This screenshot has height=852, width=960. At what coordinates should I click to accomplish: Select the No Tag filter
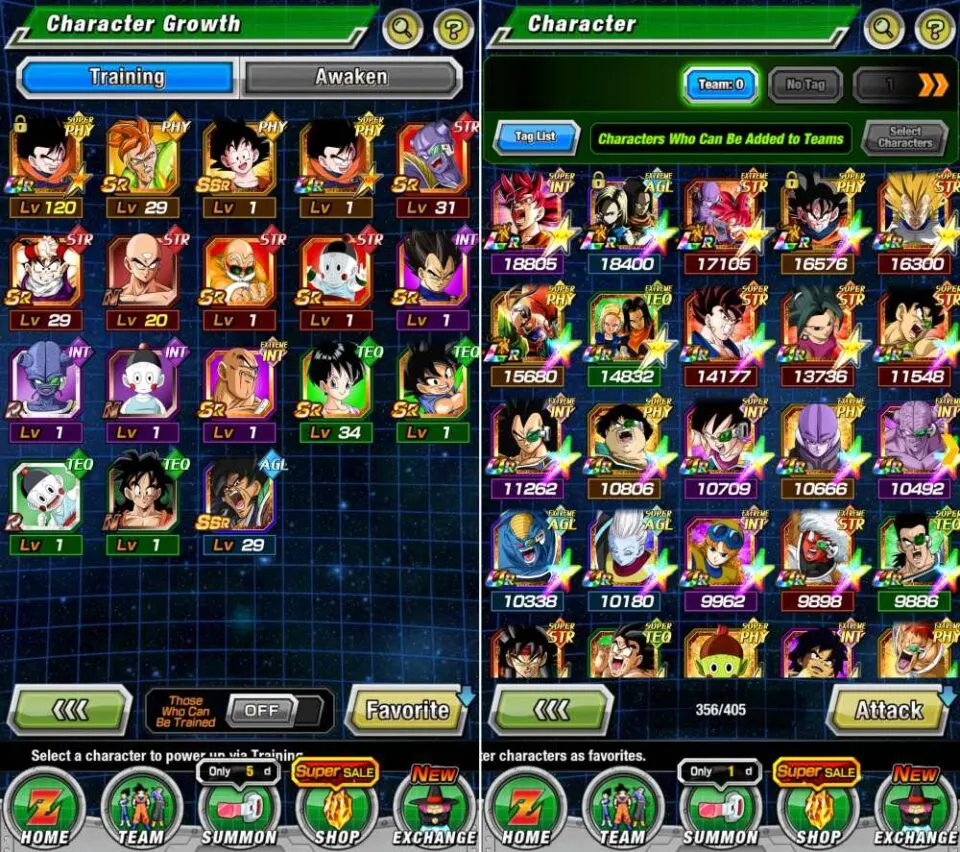(805, 85)
